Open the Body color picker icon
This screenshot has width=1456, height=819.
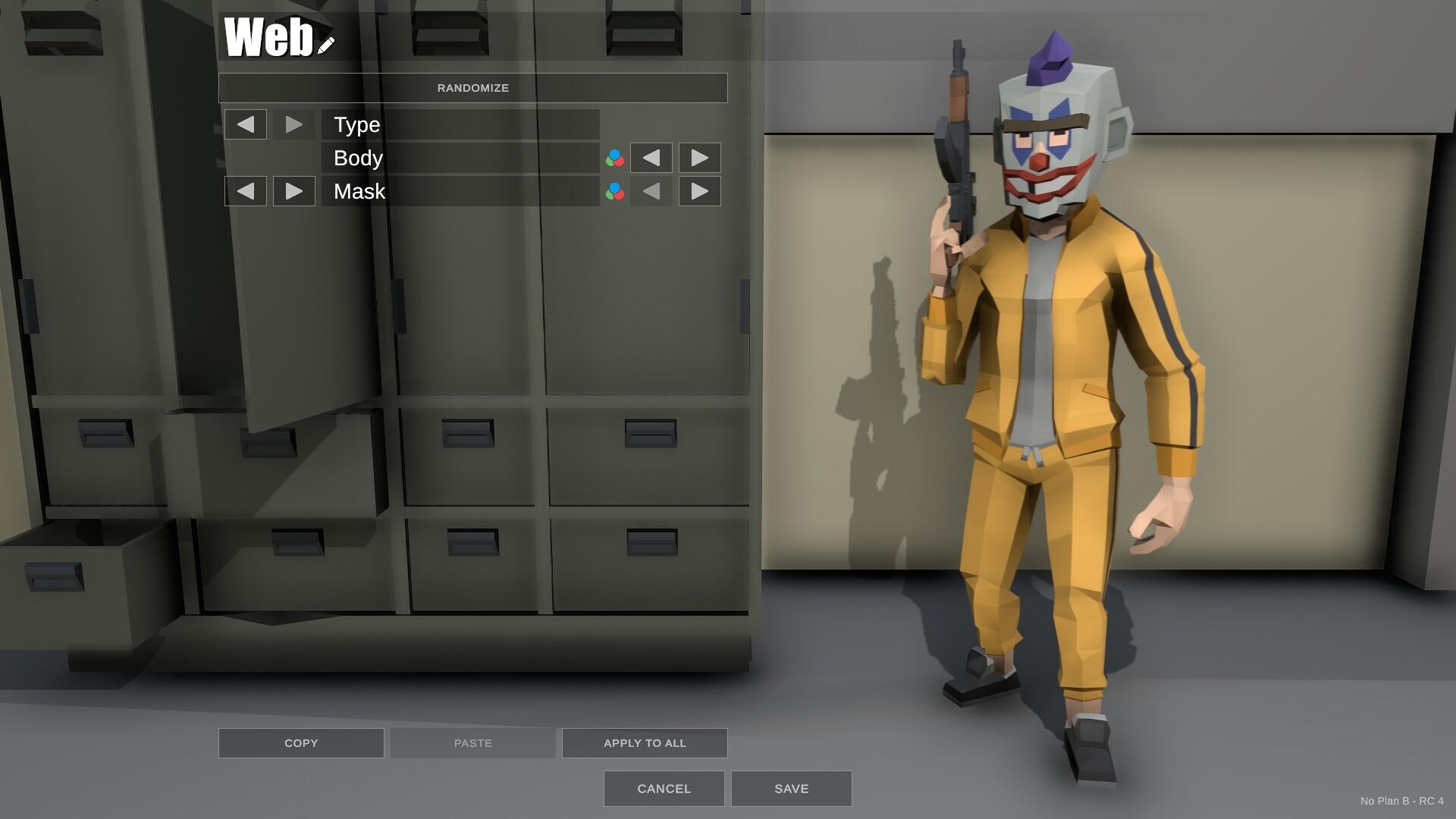click(x=613, y=158)
